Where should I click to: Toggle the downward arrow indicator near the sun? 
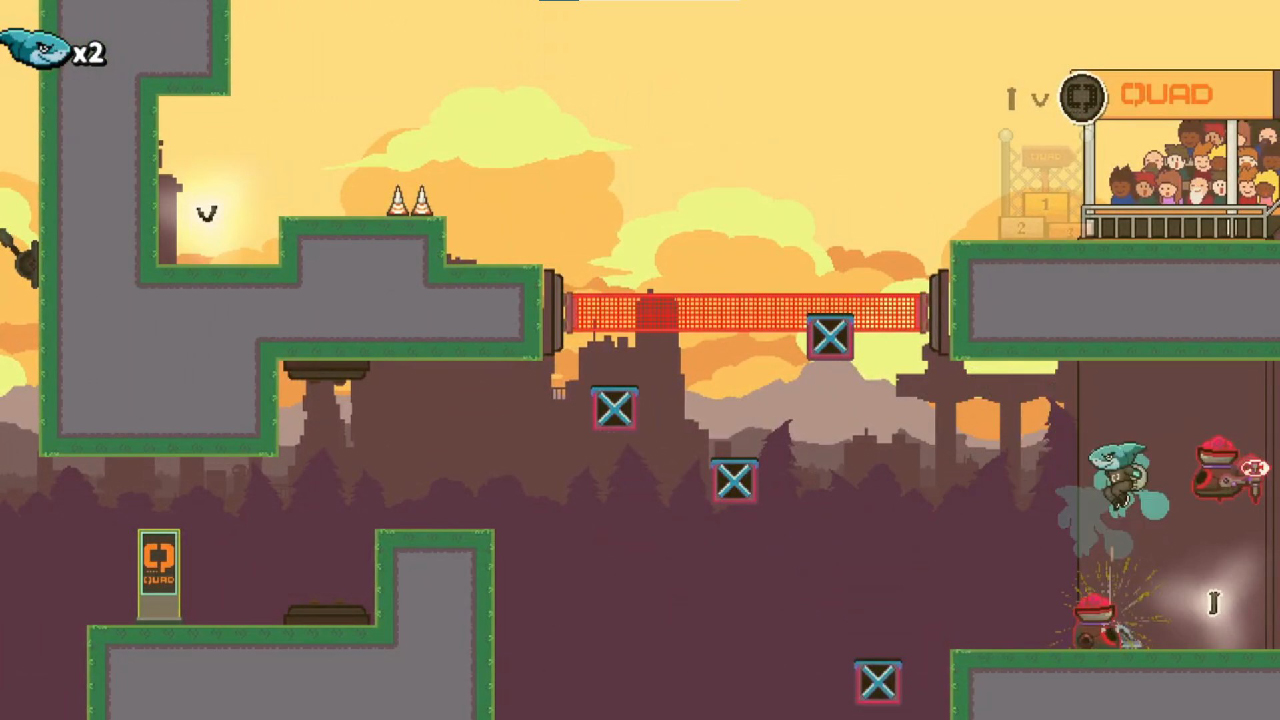(x=207, y=214)
